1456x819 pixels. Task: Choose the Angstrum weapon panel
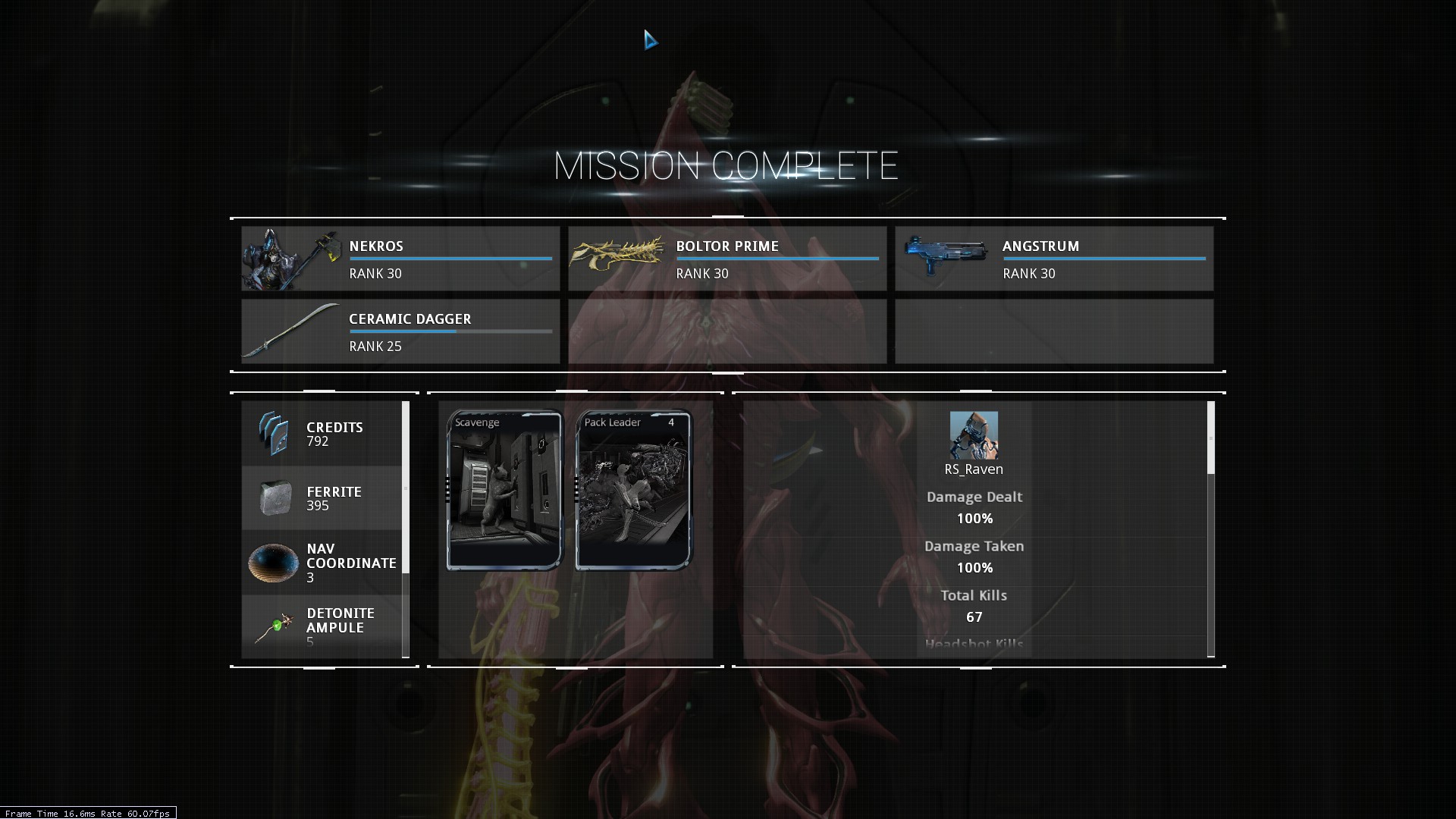tap(1054, 259)
